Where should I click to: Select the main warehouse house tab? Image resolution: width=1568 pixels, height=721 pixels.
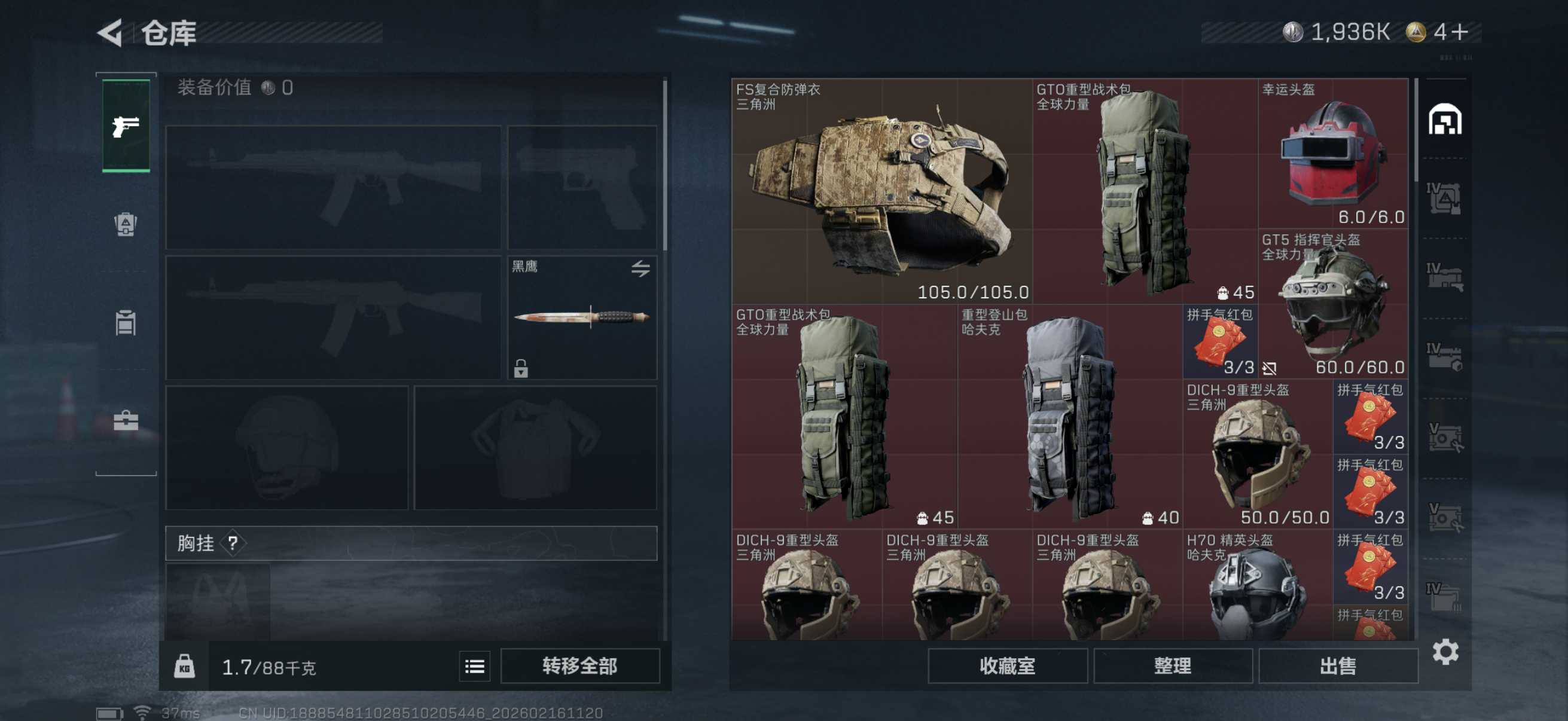tap(1445, 119)
